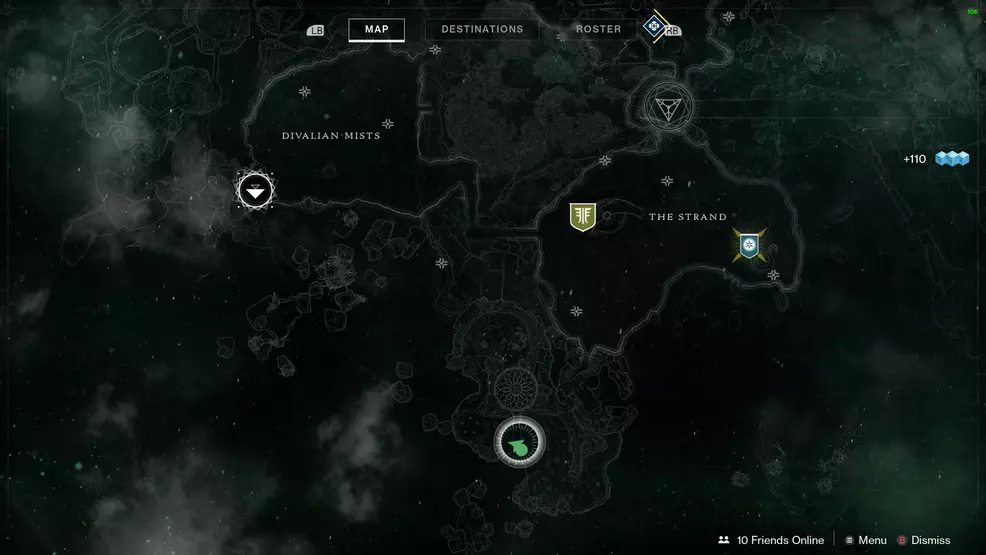Open the Destinations tab
Screen dimensions: 986x555
tap(482, 29)
